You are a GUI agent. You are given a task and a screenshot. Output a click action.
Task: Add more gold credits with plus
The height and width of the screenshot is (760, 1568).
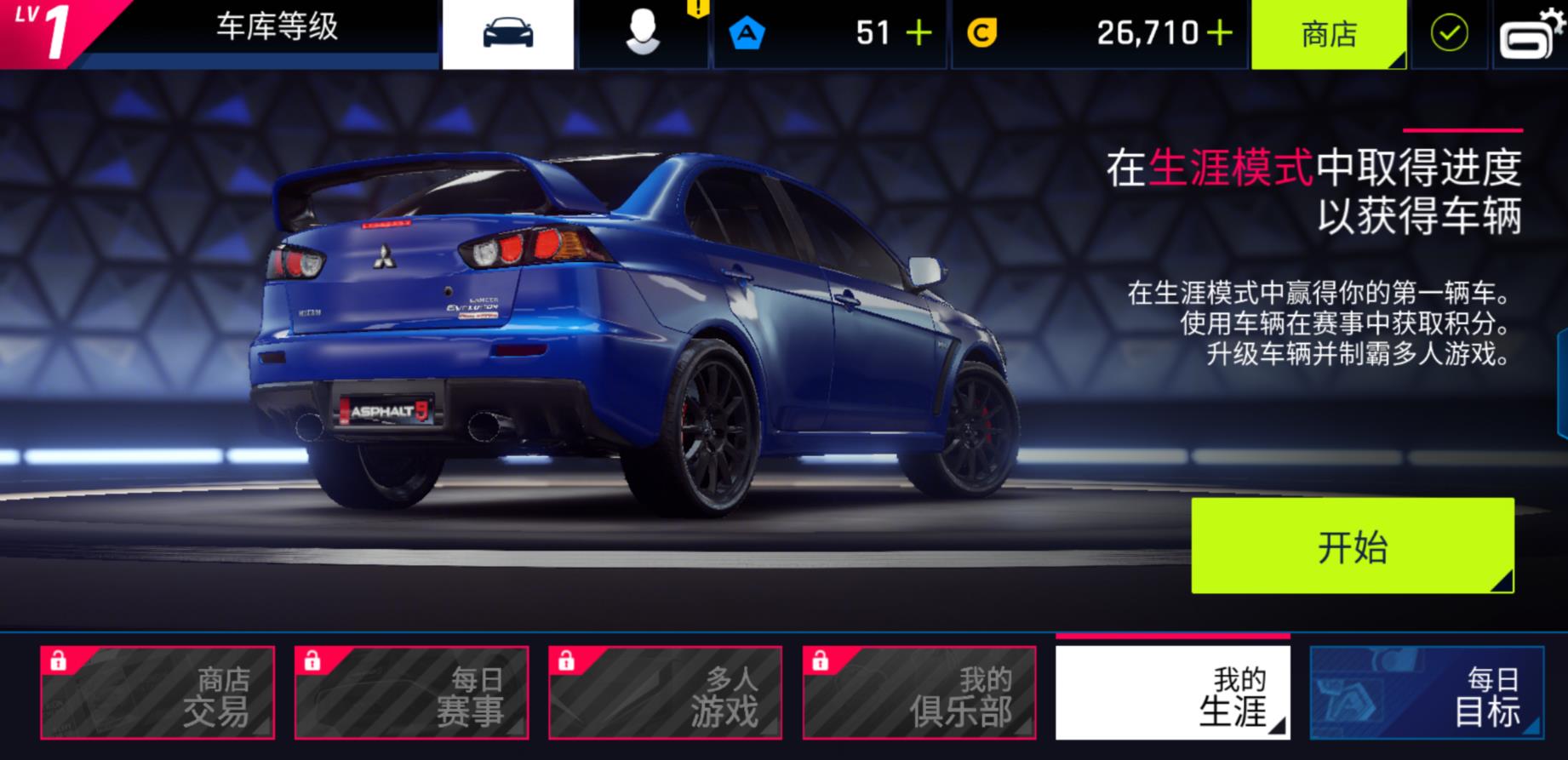(1220, 34)
